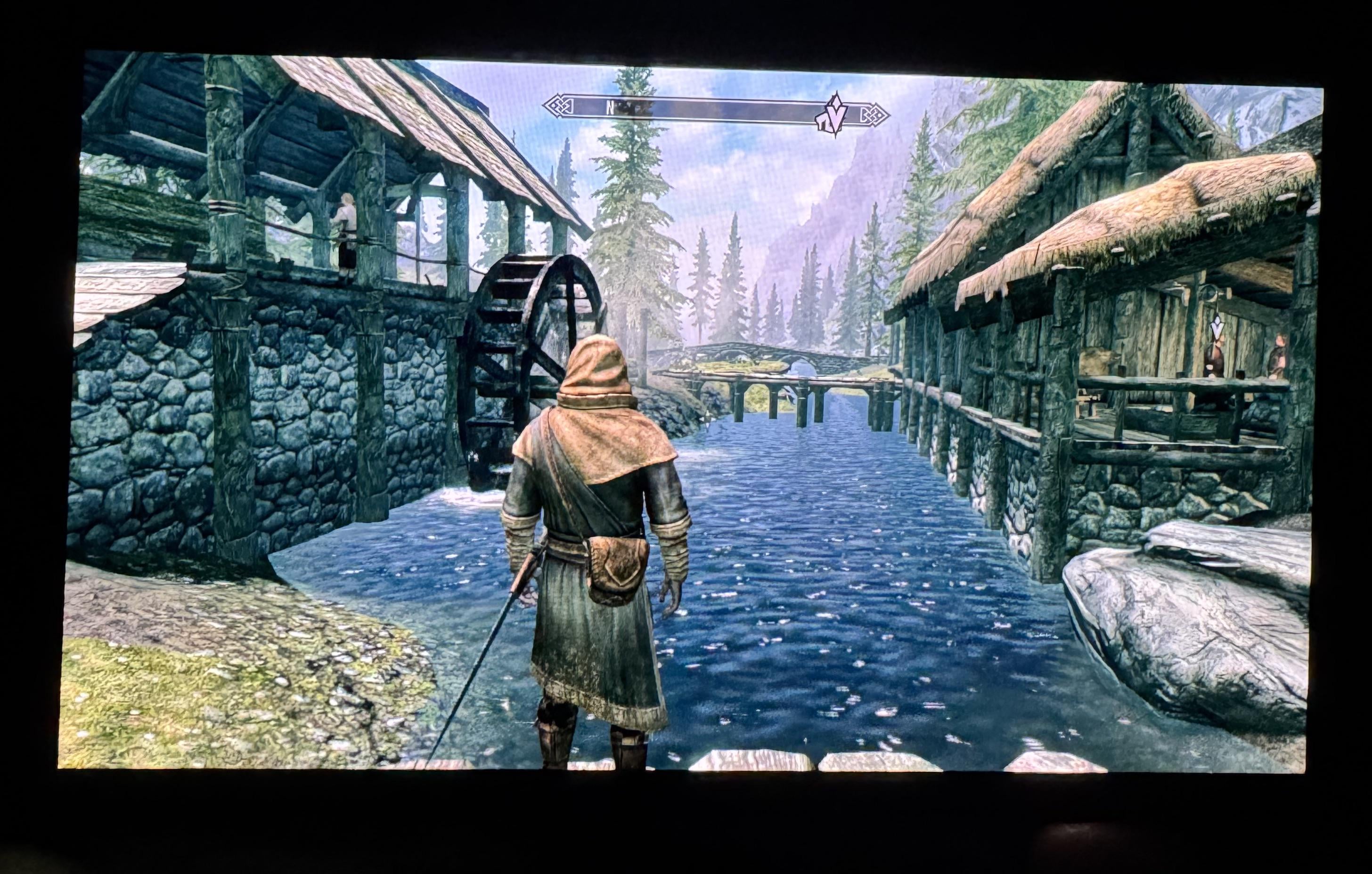Click the floating quest marker above the NPC
This screenshot has height=874, width=1372.
[1213, 329]
